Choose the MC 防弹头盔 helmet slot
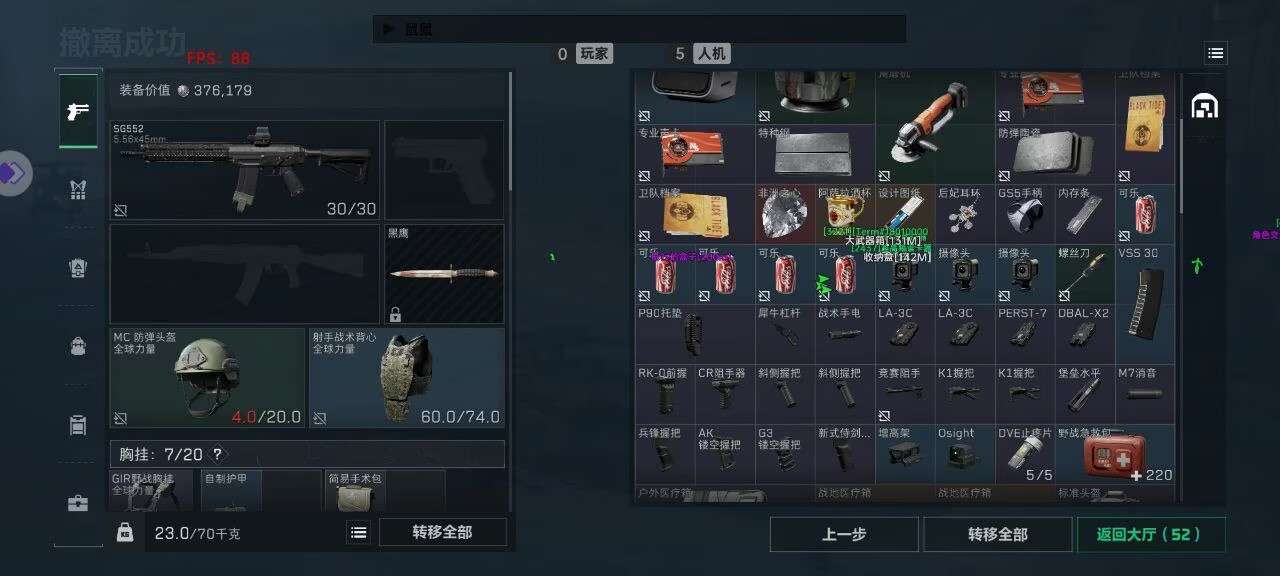 click(x=207, y=377)
